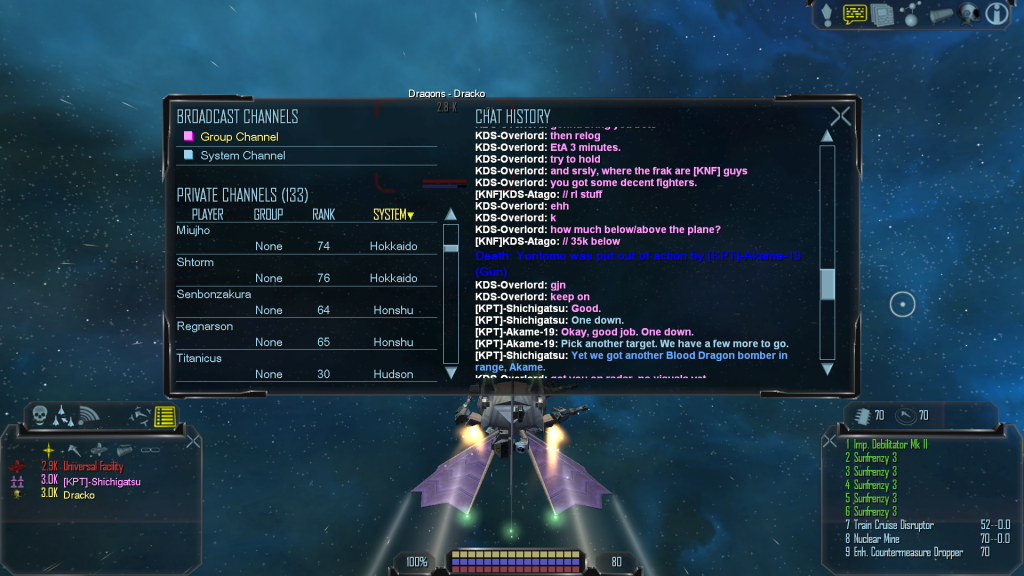
Task: Pick Titanicus in the player list
Action: coord(199,359)
